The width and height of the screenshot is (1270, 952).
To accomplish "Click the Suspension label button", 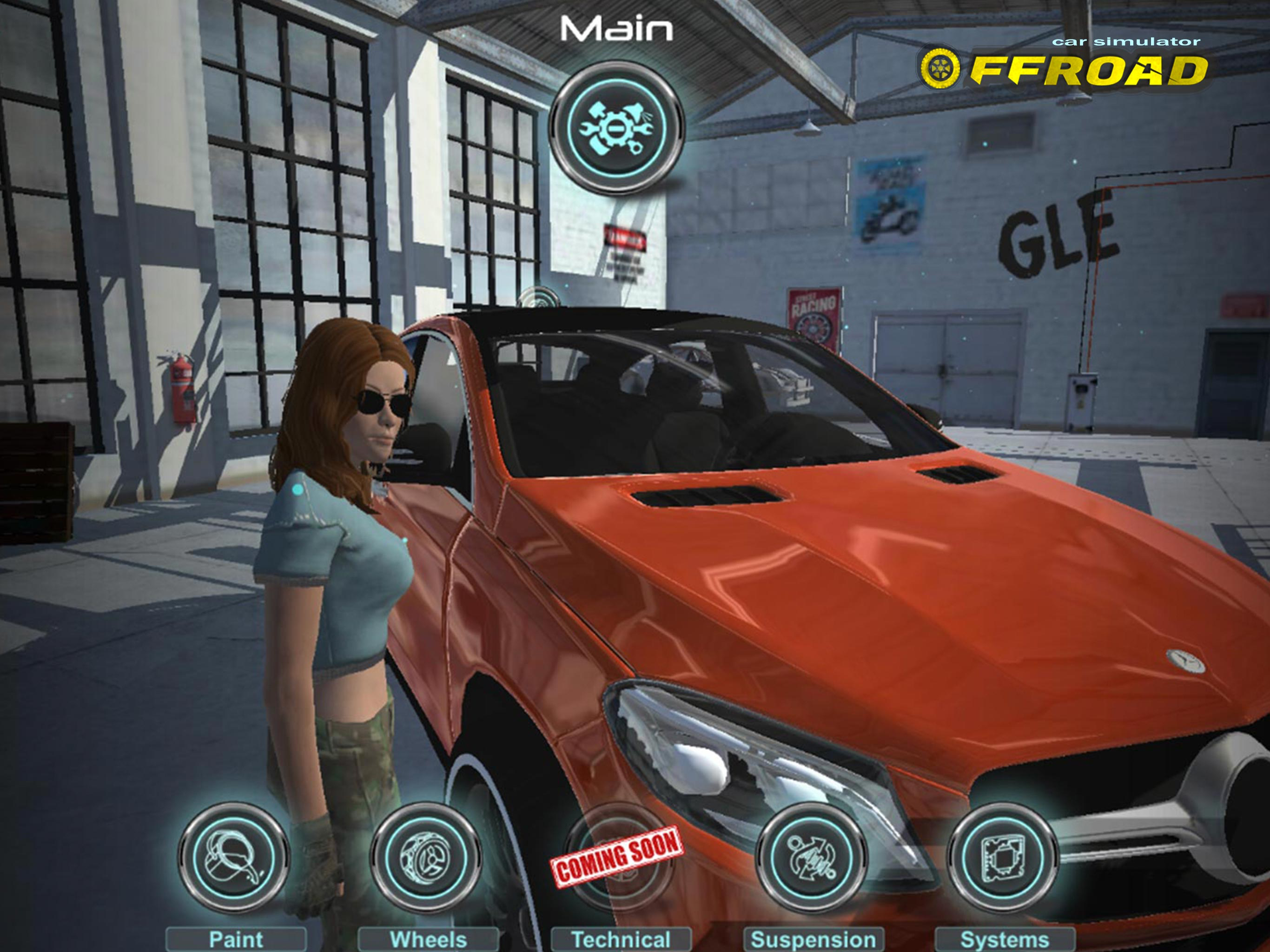I will [x=814, y=939].
